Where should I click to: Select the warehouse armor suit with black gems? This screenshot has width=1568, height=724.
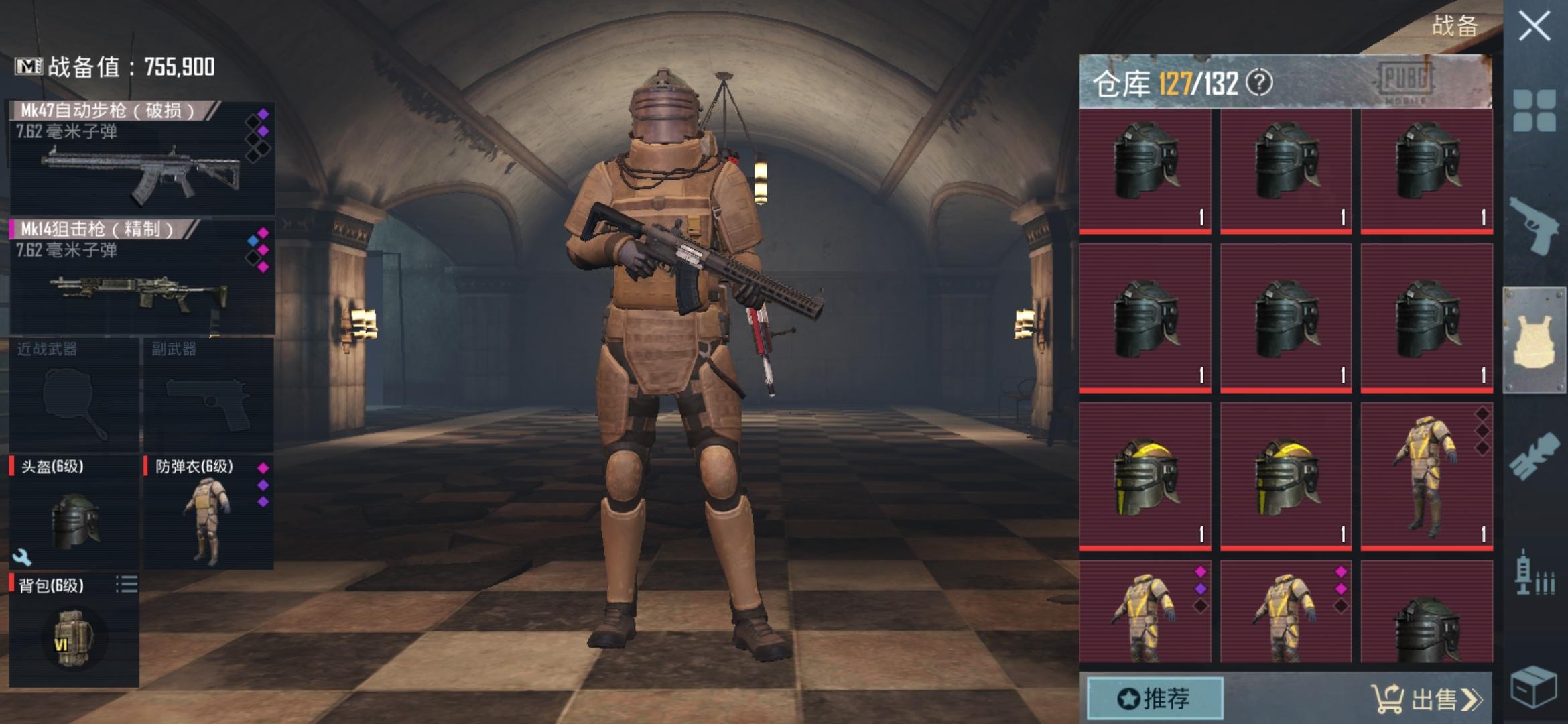coord(1427,476)
